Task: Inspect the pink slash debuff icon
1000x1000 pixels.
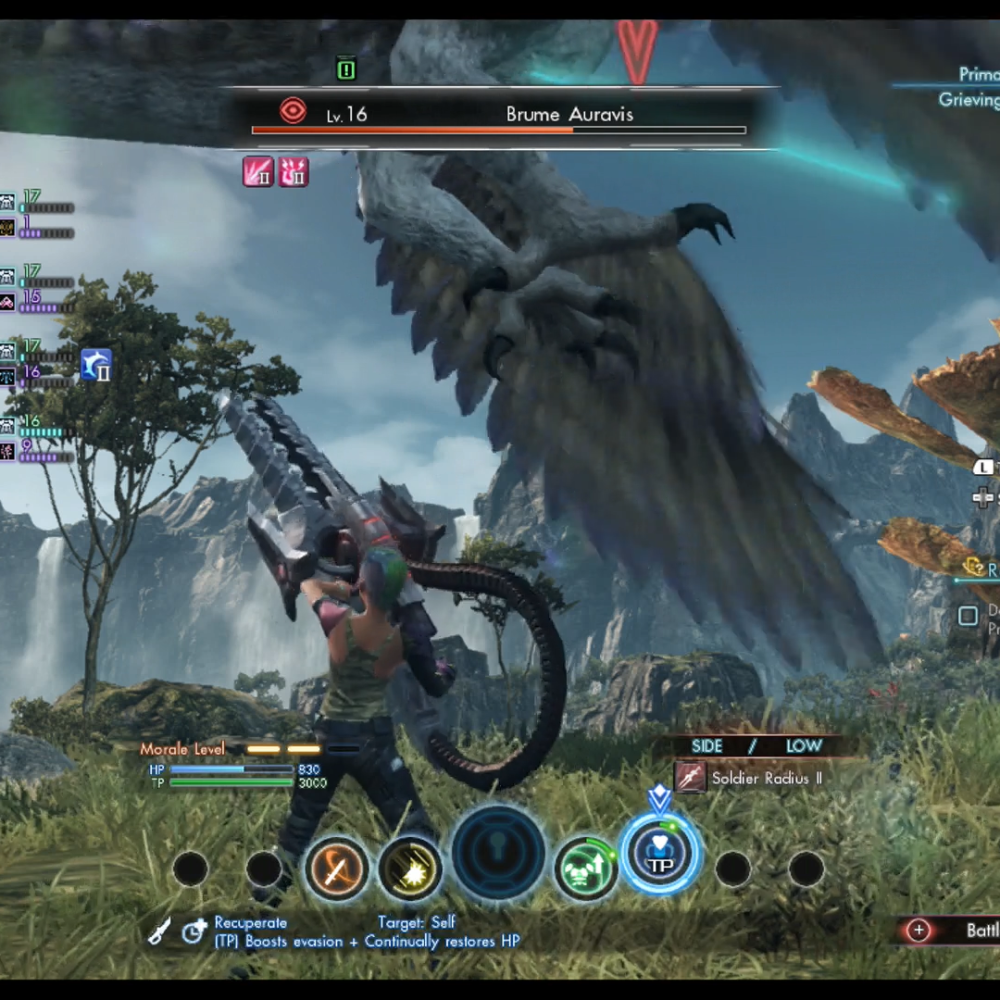Action: (258, 172)
